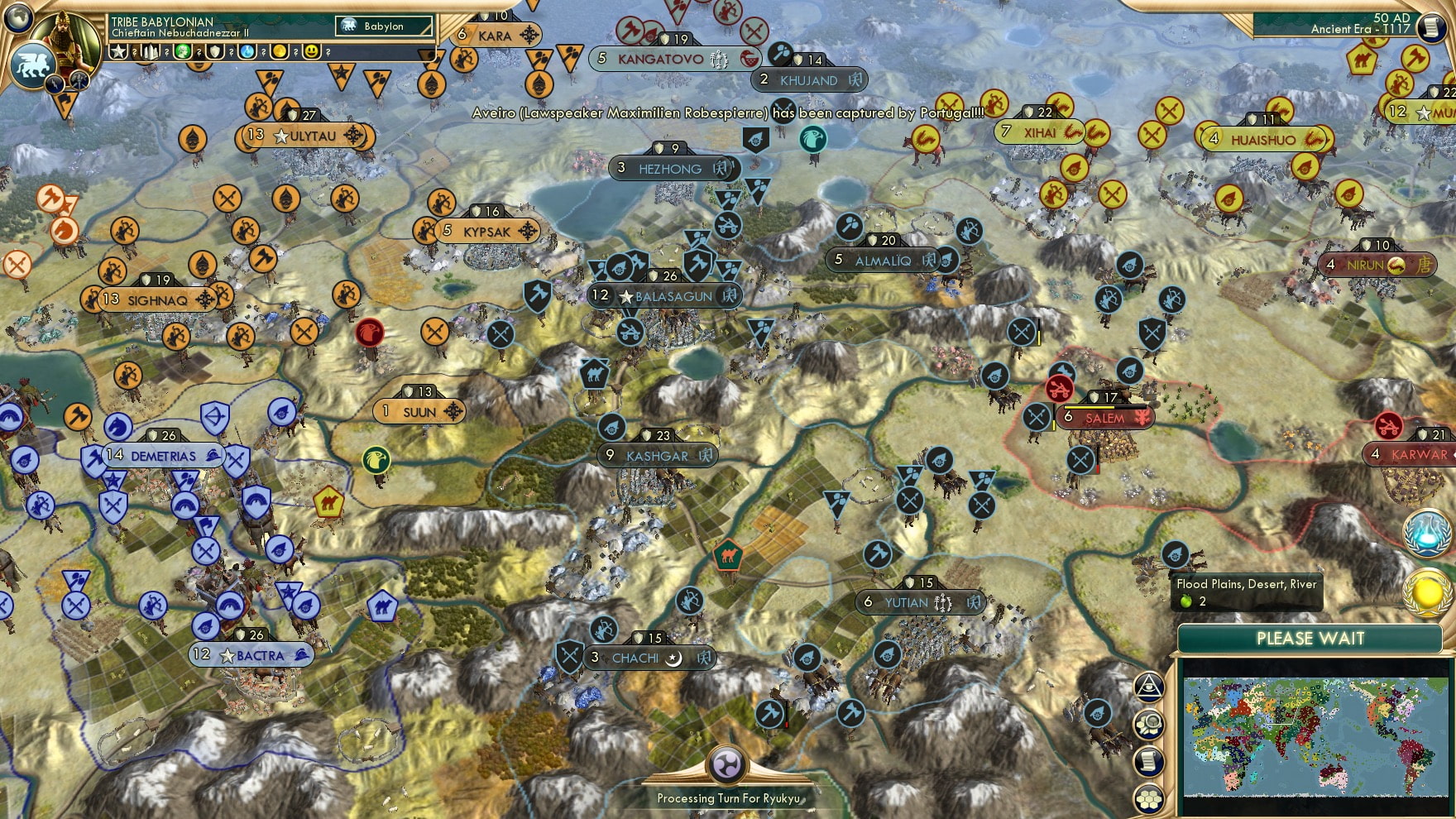Click the score star icon in the stat bar
1456x819 pixels.
click(118, 52)
